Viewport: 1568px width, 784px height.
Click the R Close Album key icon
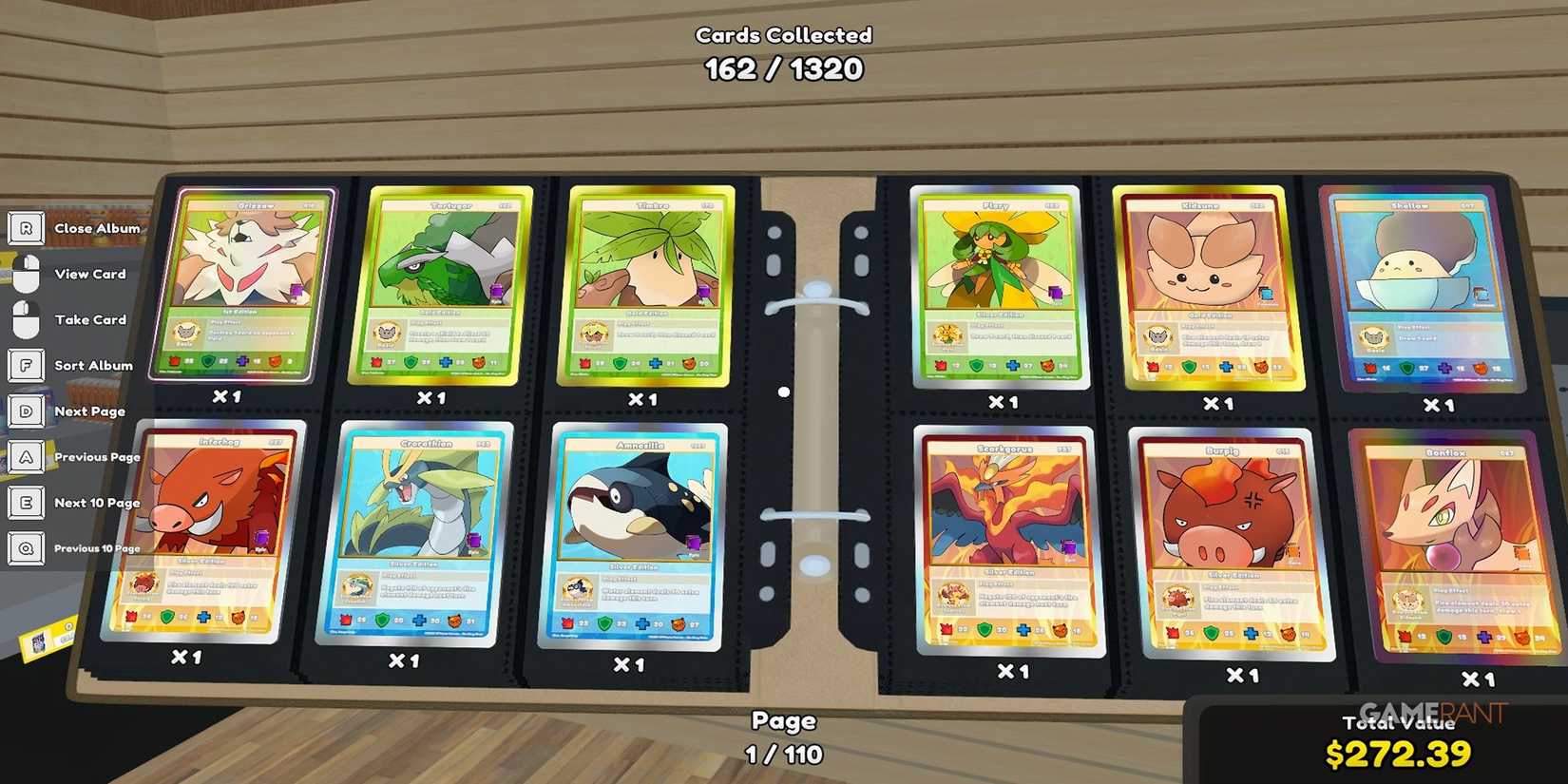[27, 228]
